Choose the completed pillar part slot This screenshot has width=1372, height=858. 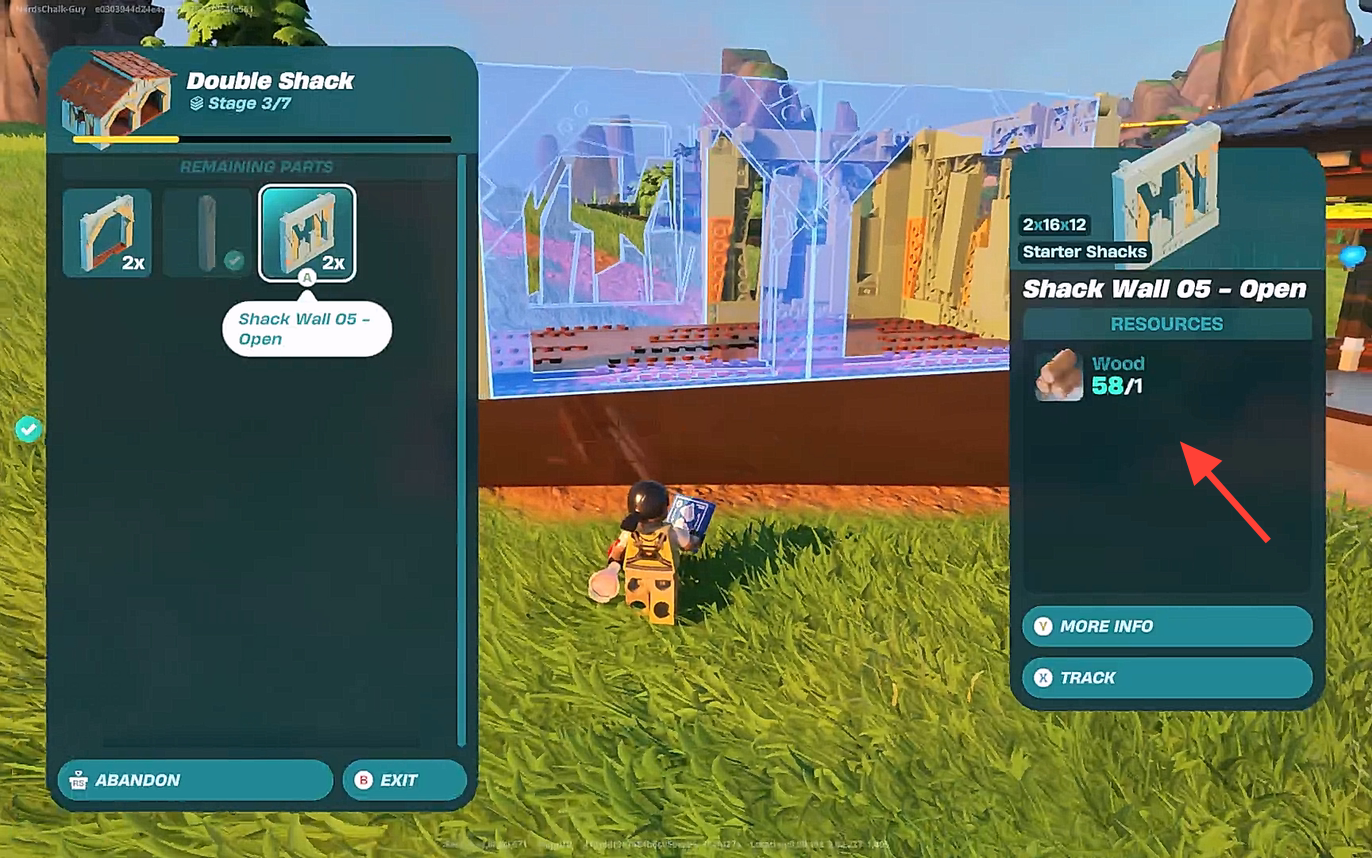click(207, 233)
